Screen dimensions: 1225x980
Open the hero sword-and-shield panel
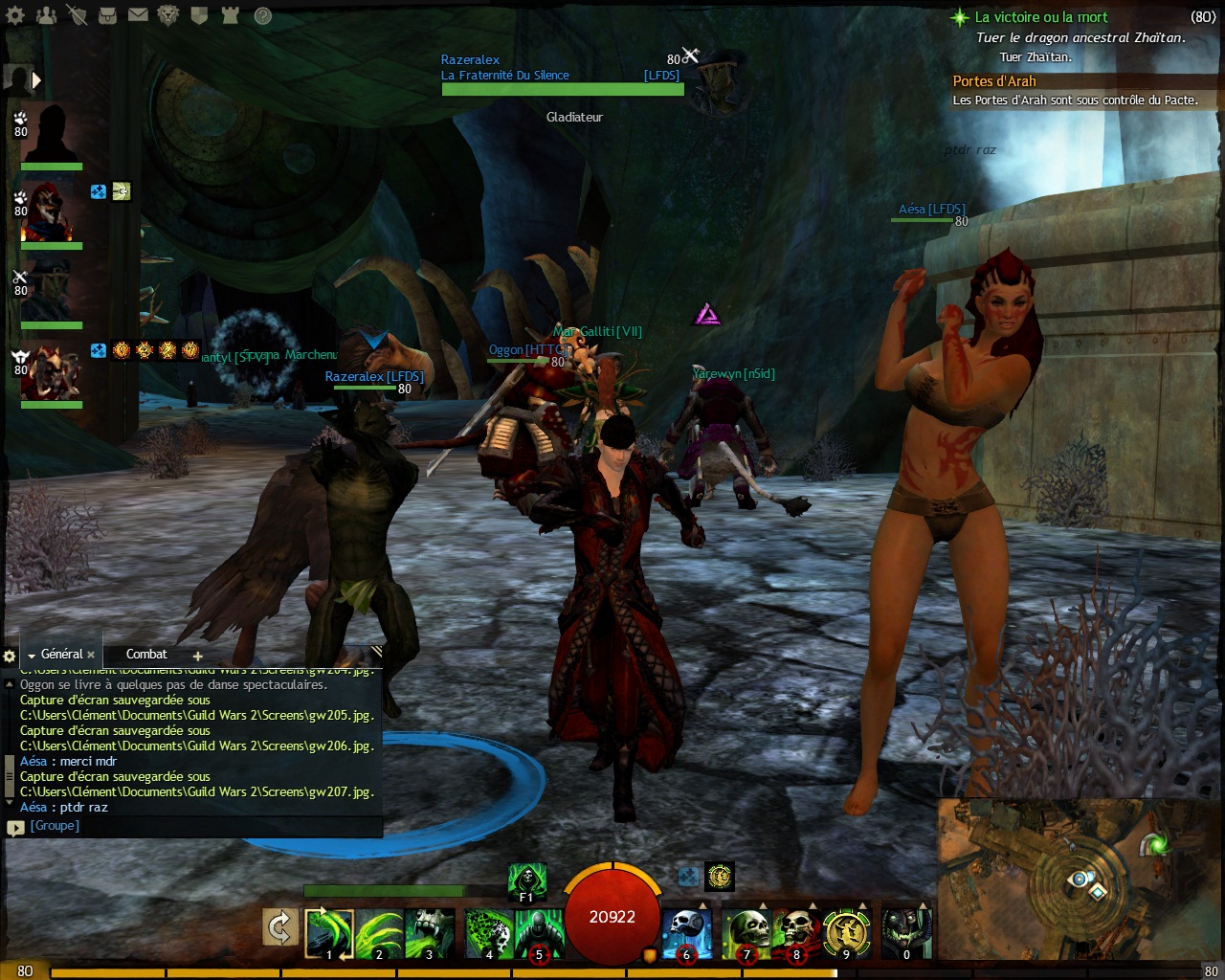tap(78, 15)
